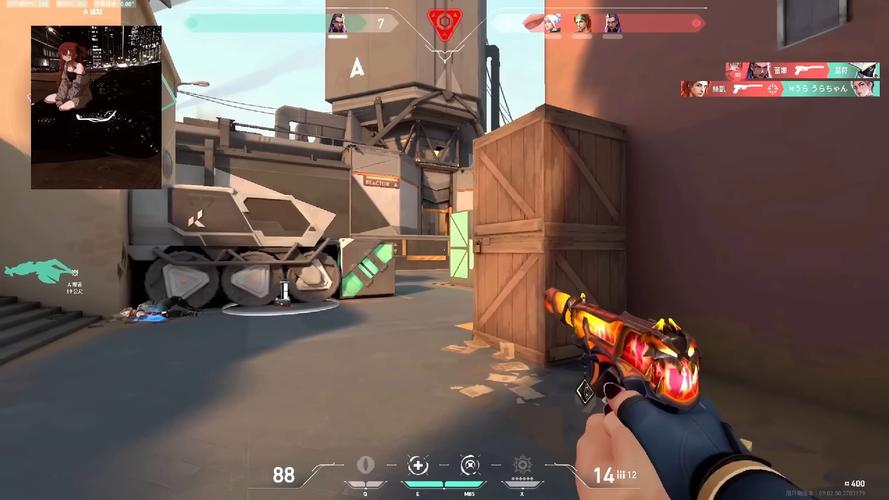
Task: Choose the green-haired enemy agent portrait
Action: coord(582,23)
